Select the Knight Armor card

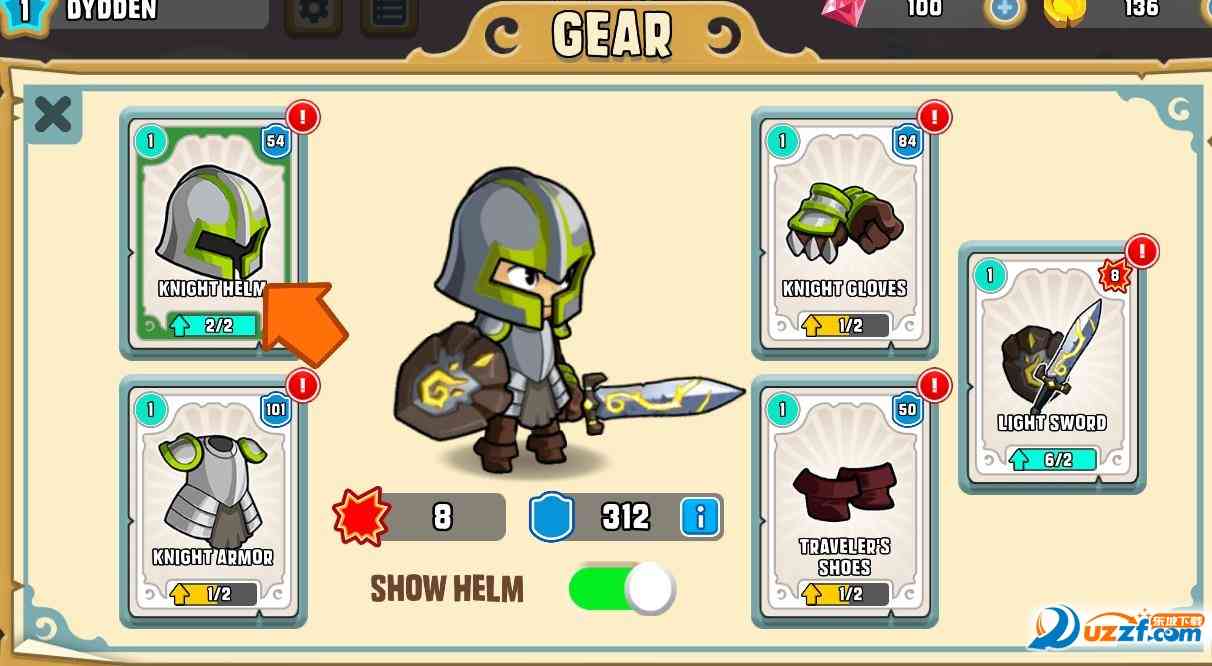pyautogui.click(x=212, y=500)
